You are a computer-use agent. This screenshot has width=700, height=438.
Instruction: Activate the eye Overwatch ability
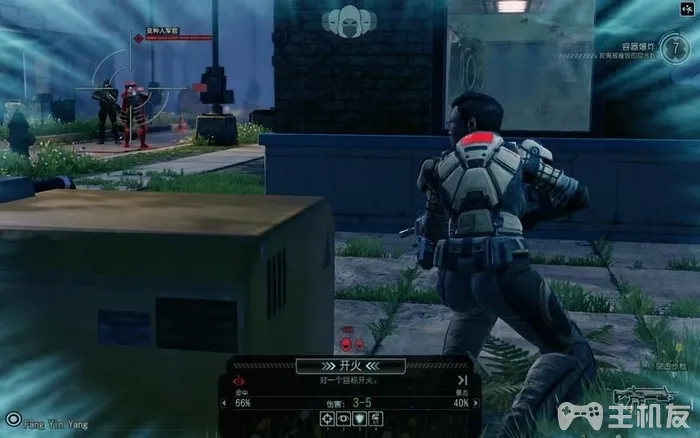pos(342,419)
